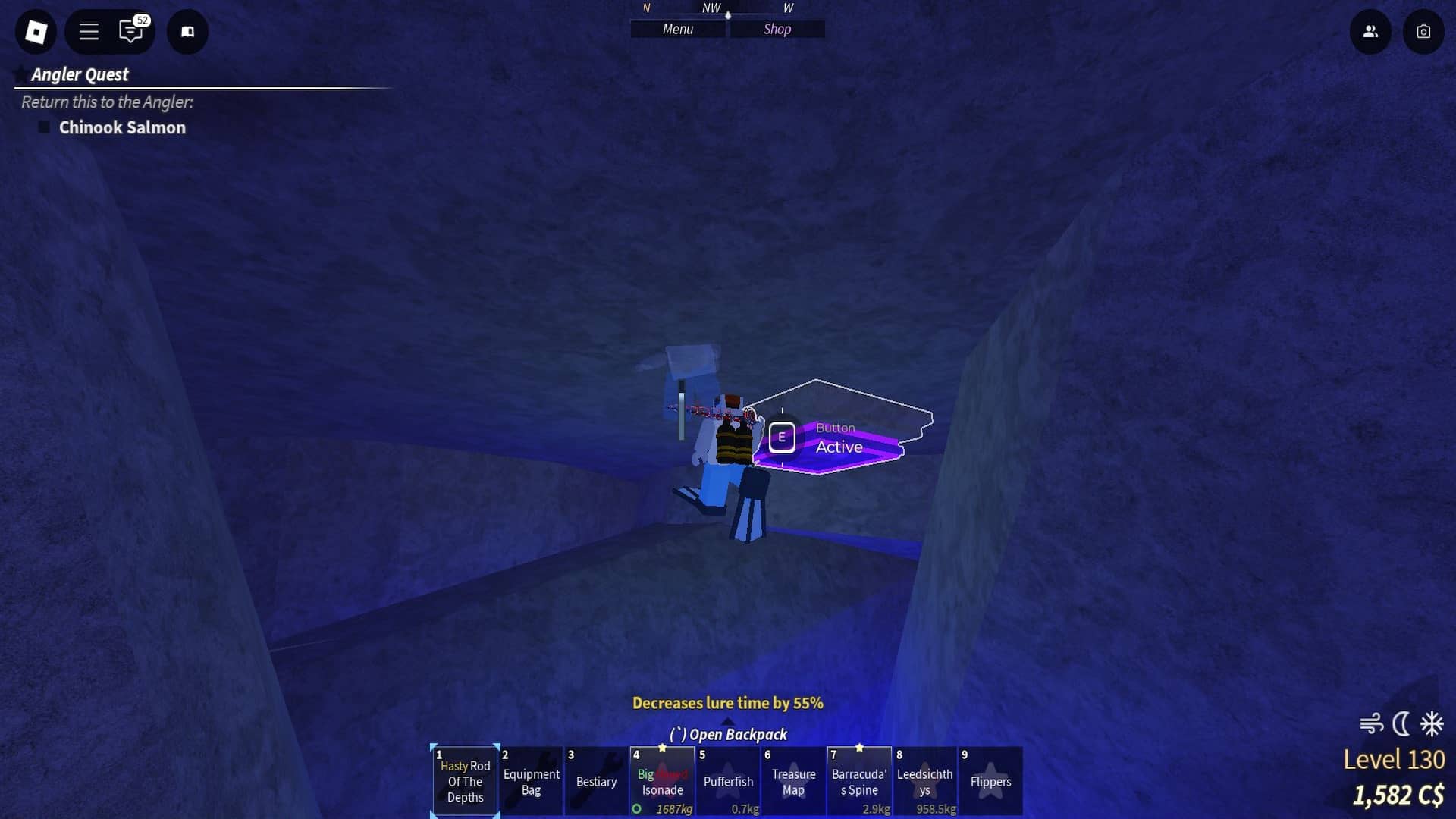
Task: Select the Hasty Rod Of The Depths
Action: [x=465, y=781]
